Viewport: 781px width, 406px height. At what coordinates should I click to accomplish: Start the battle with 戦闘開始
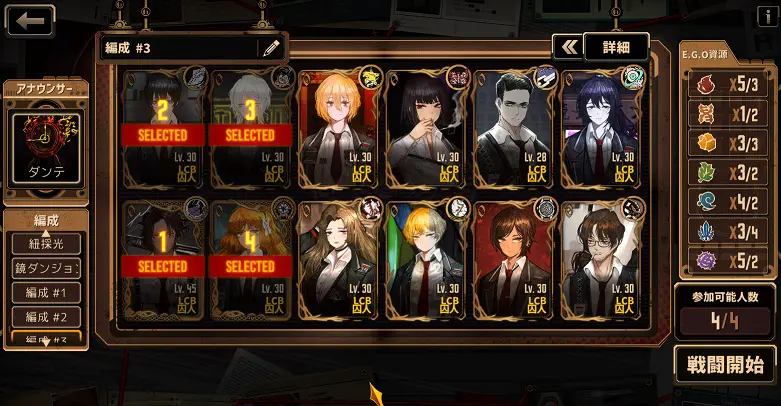tap(725, 364)
